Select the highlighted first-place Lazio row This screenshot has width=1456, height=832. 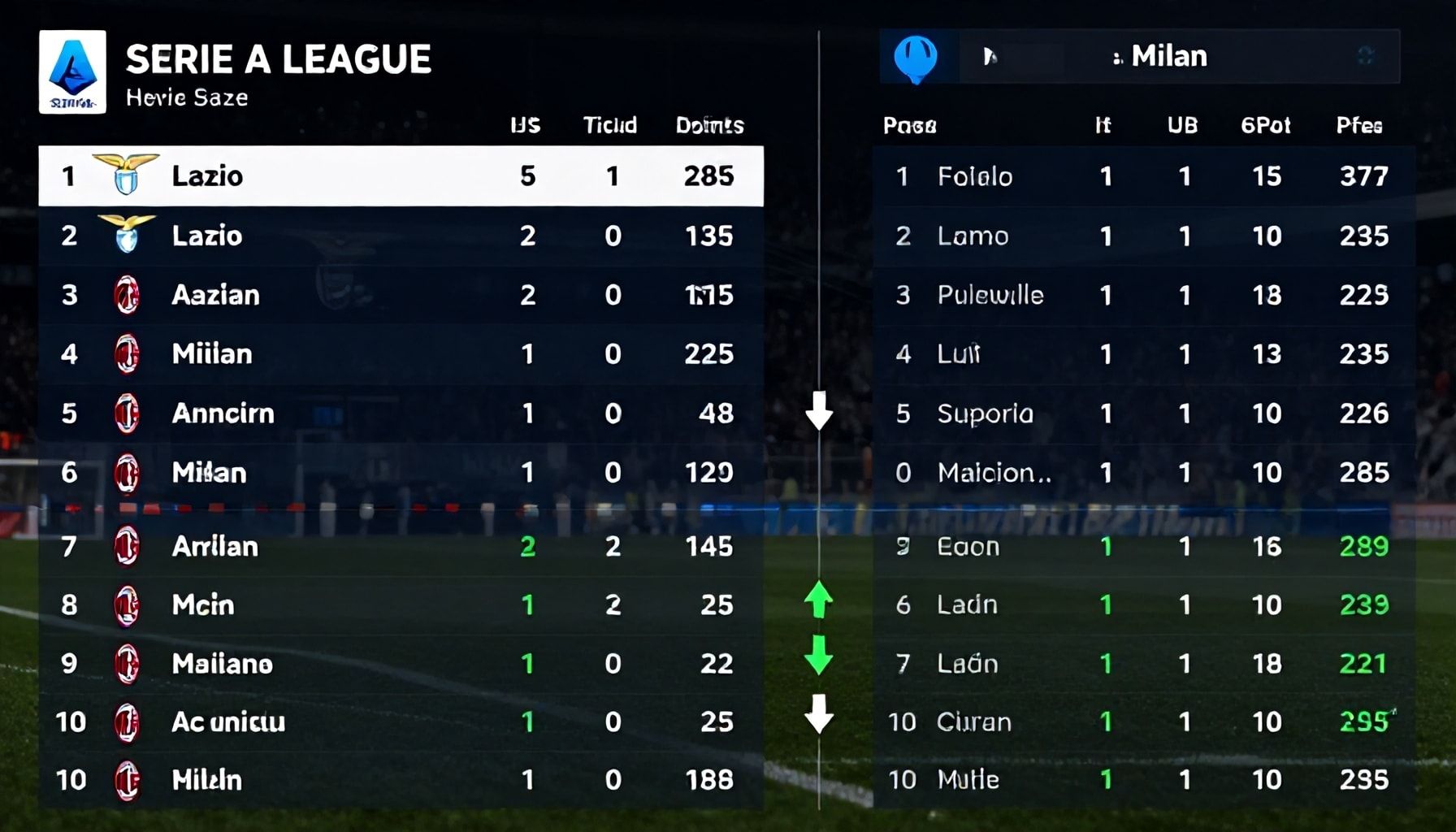(401, 175)
